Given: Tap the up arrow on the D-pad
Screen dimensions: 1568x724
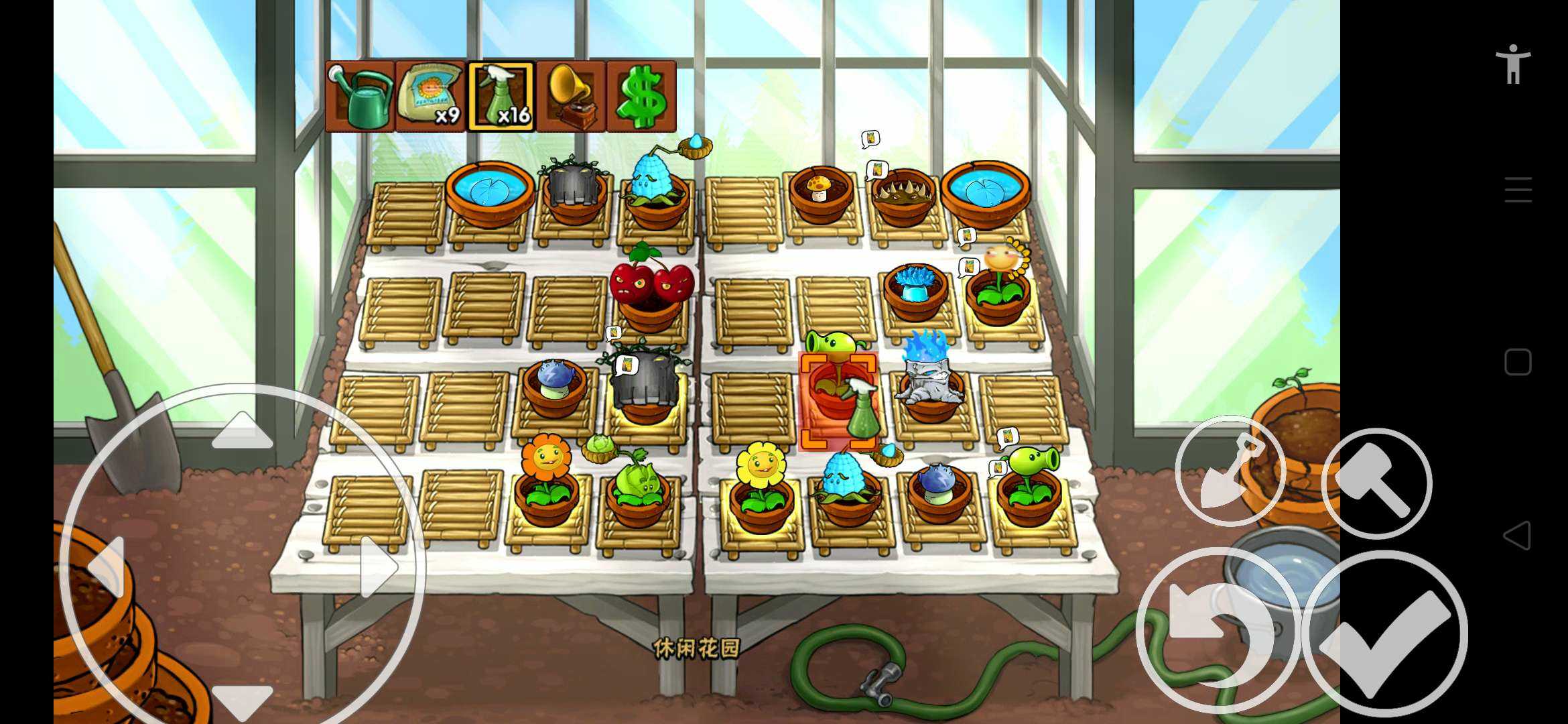Looking at the screenshot, I should click(x=242, y=431).
